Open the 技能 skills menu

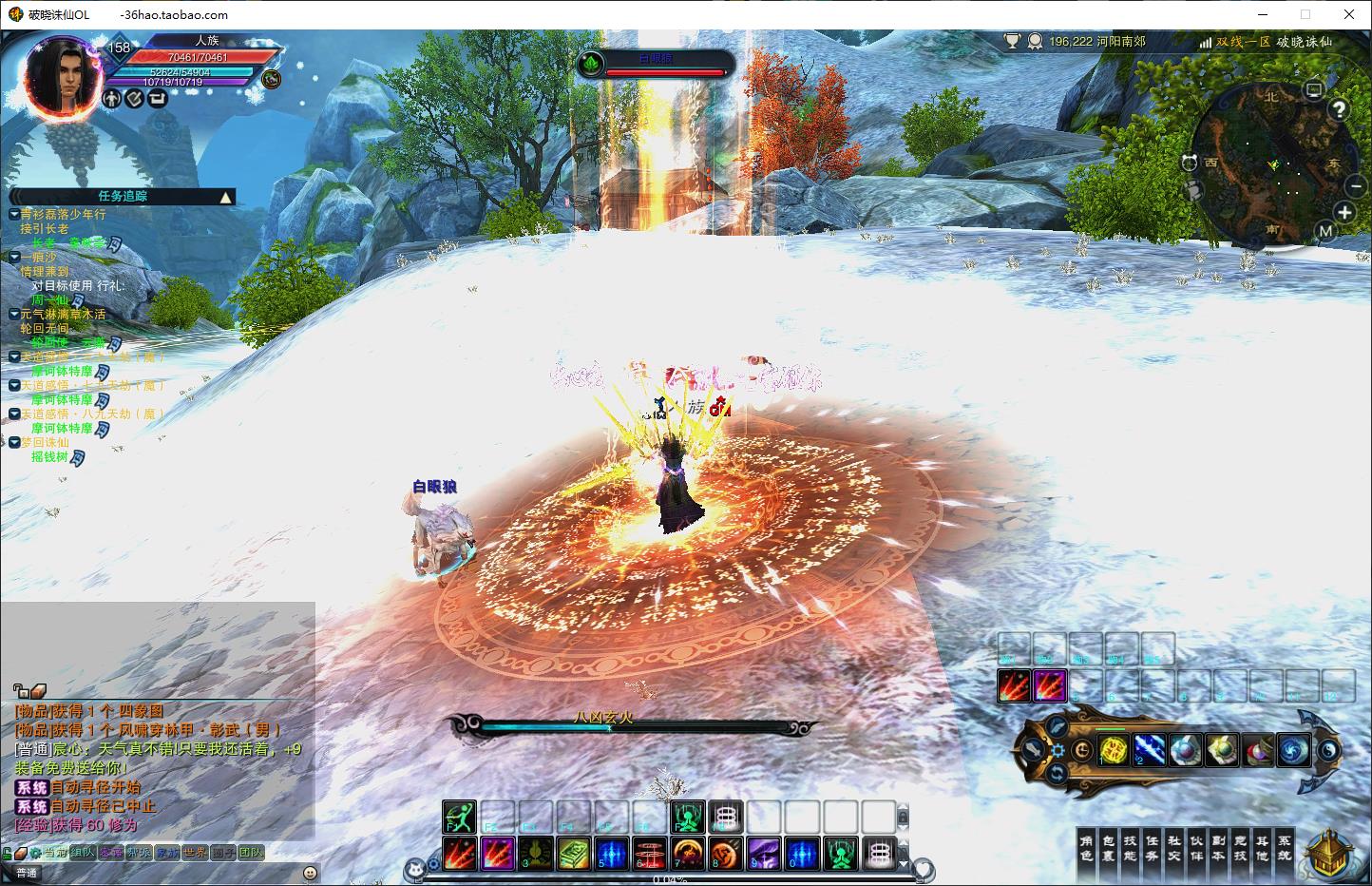(1131, 848)
